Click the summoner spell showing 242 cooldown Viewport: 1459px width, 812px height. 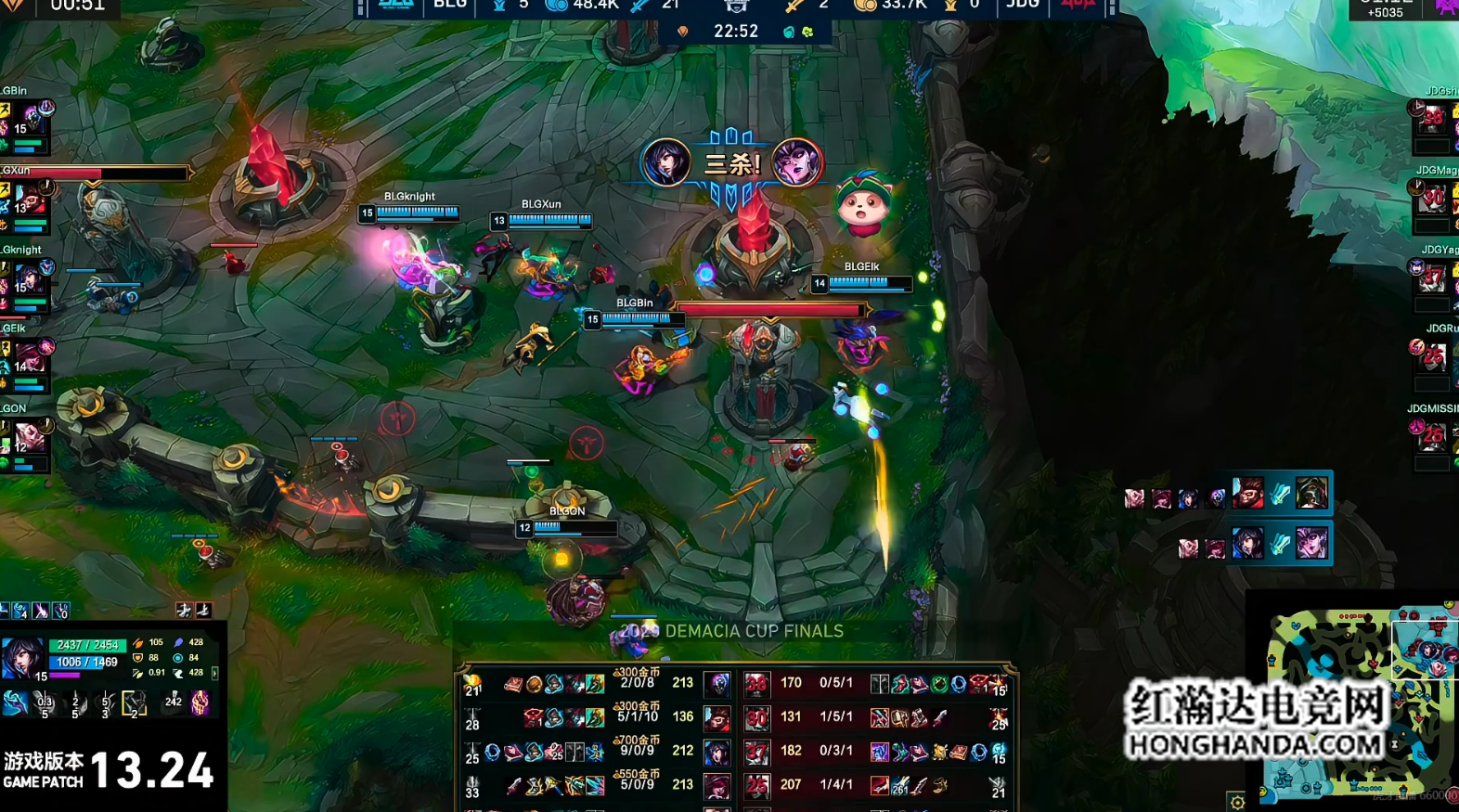[174, 702]
